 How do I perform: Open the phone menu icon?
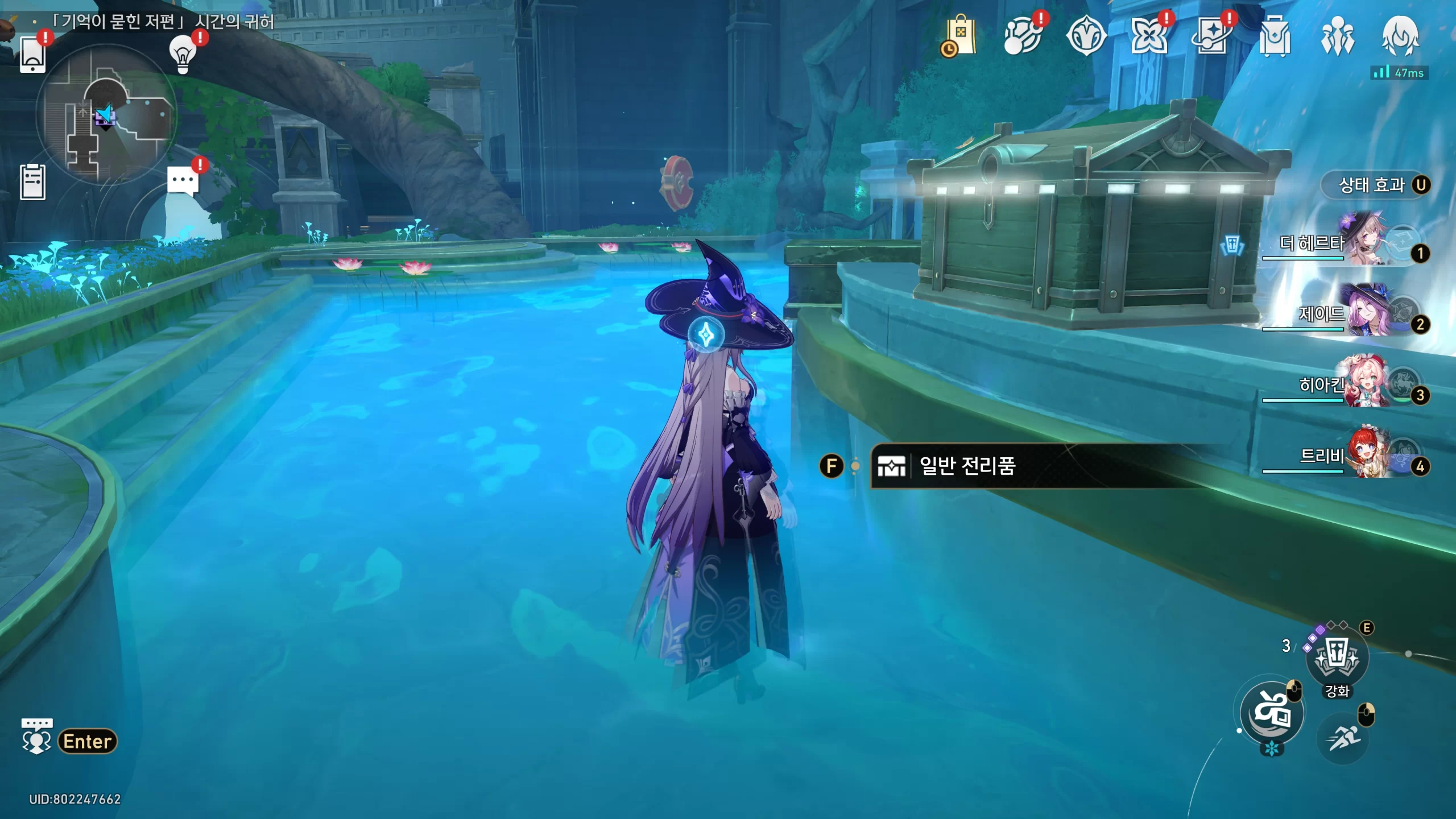(x=32, y=54)
